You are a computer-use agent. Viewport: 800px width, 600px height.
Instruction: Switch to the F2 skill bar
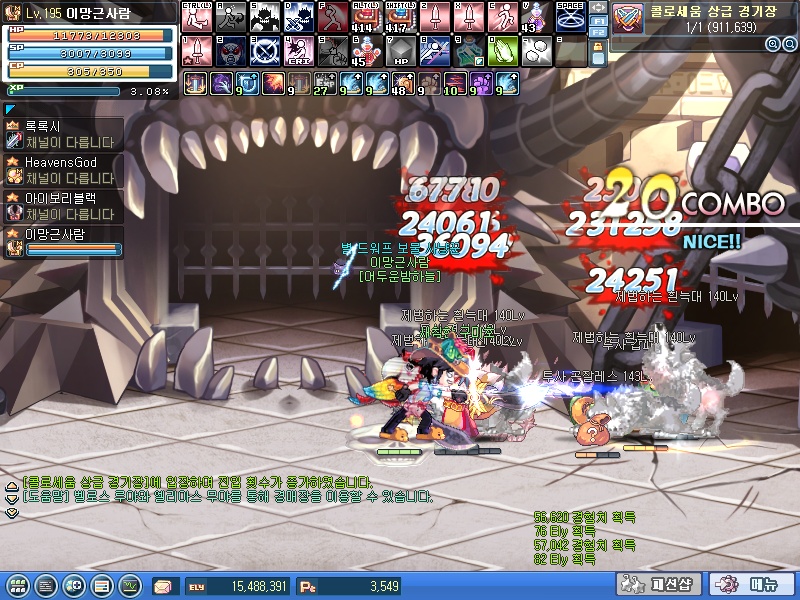598,33
